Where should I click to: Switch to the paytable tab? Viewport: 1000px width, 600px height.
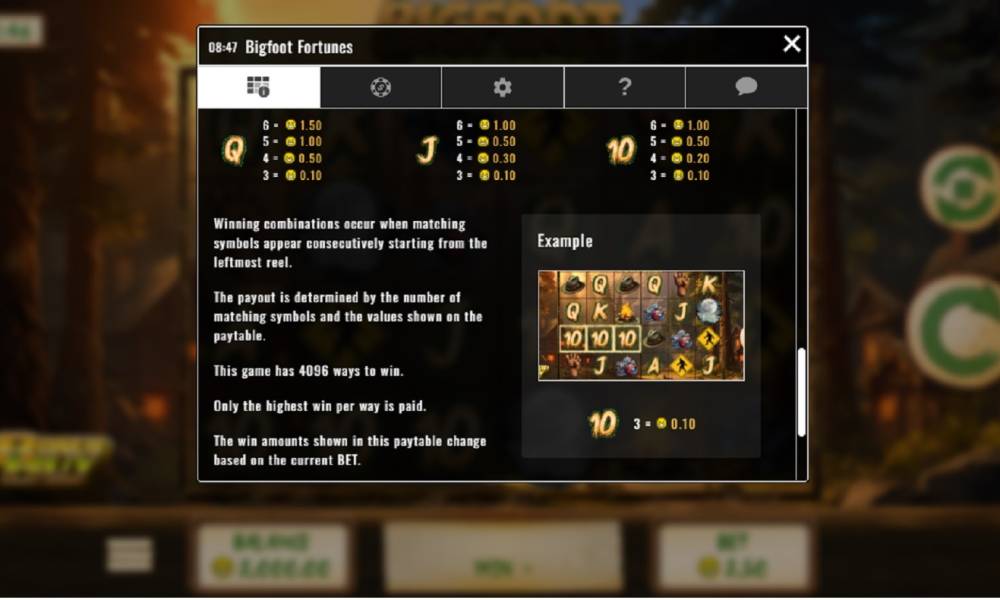259,87
